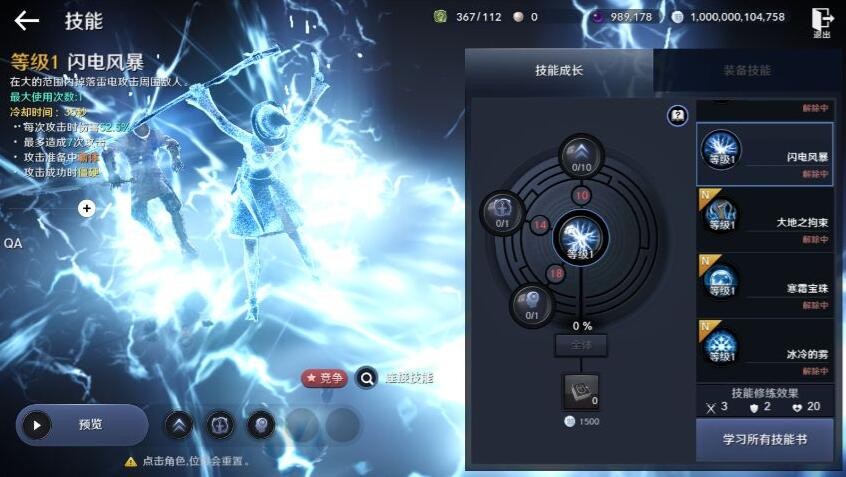
Task: Click the double-chevron icon beside 预览
Action: click(x=178, y=425)
